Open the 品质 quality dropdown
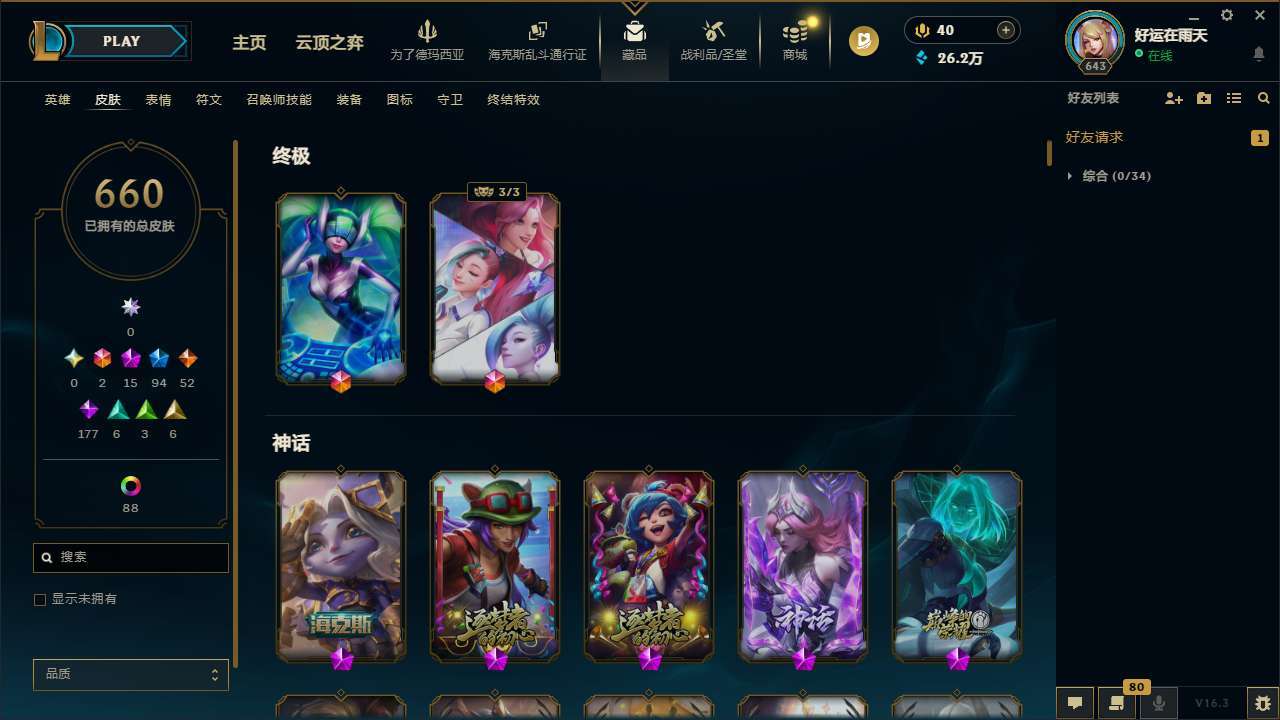Image resolution: width=1280 pixels, height=720 pixels. pyautogui.click(x=130, y=674)
